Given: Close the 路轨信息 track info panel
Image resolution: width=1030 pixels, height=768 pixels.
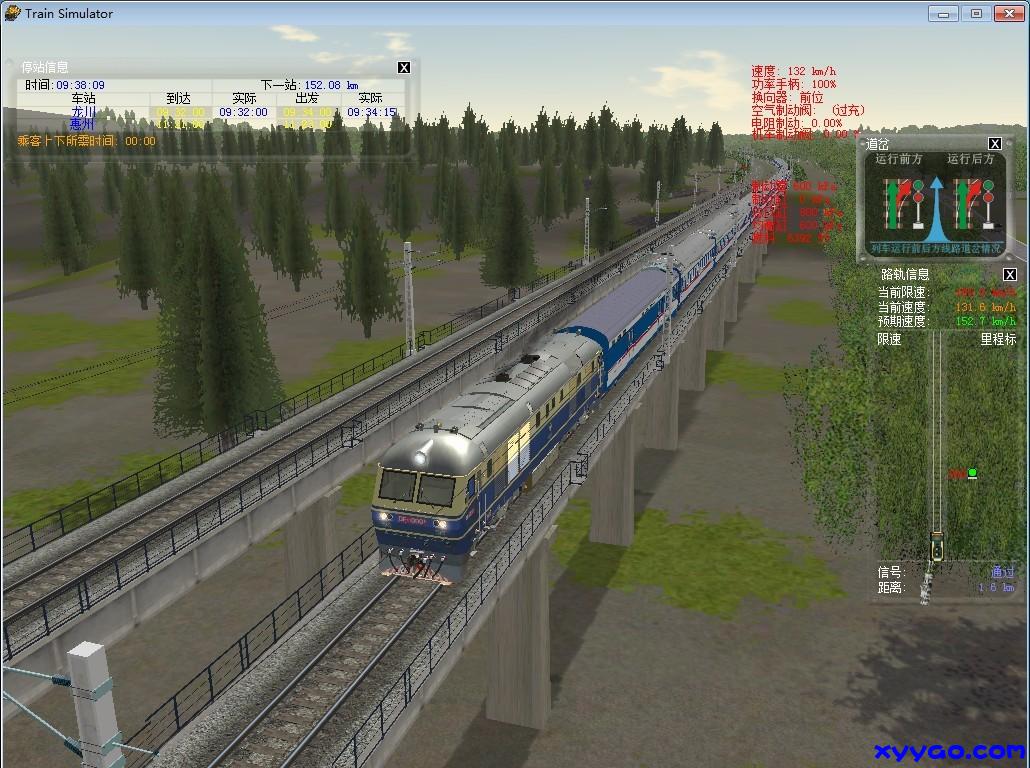Looking at the screenshot, I should [1010, 275].
